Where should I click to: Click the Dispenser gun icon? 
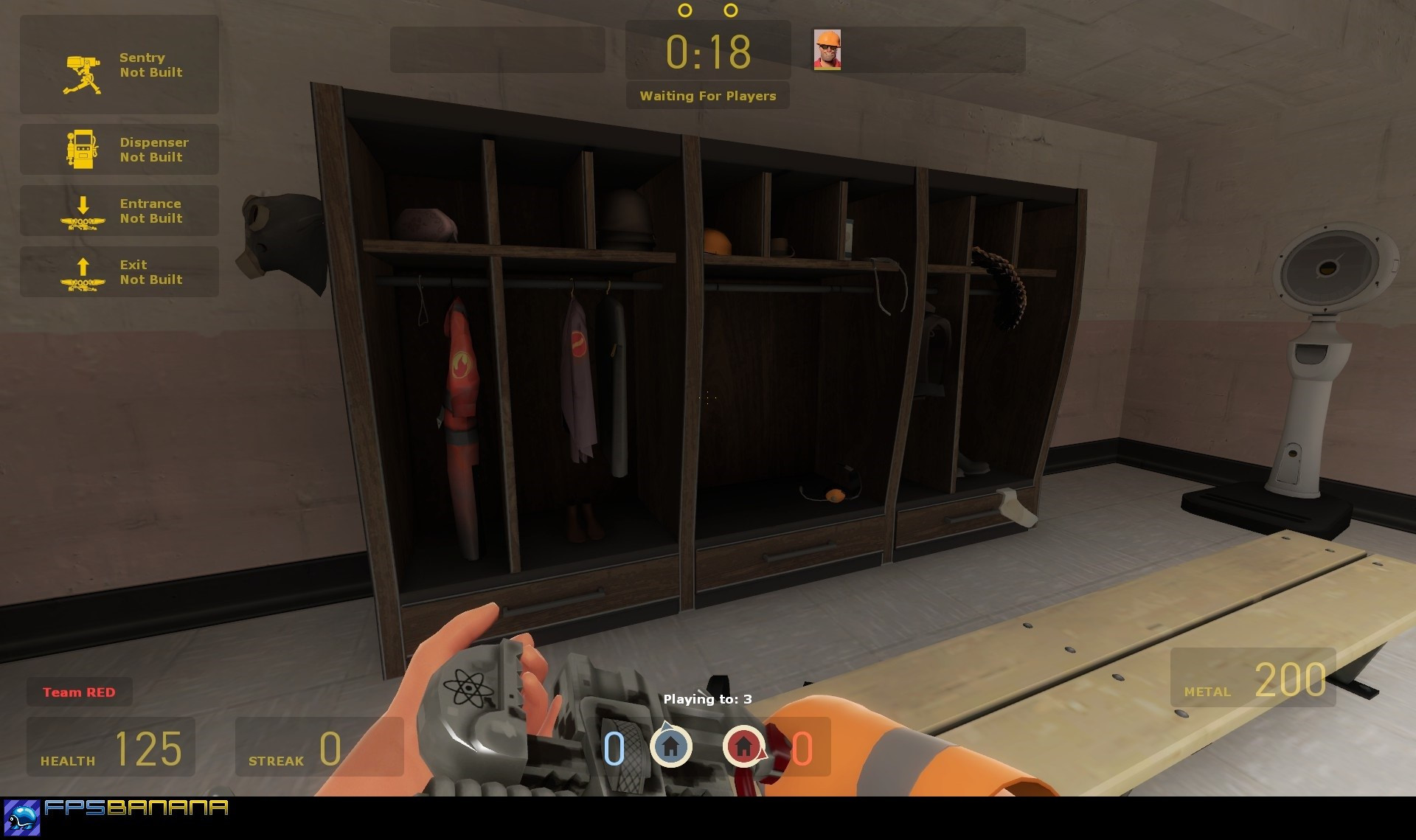(x=82, y=149)
